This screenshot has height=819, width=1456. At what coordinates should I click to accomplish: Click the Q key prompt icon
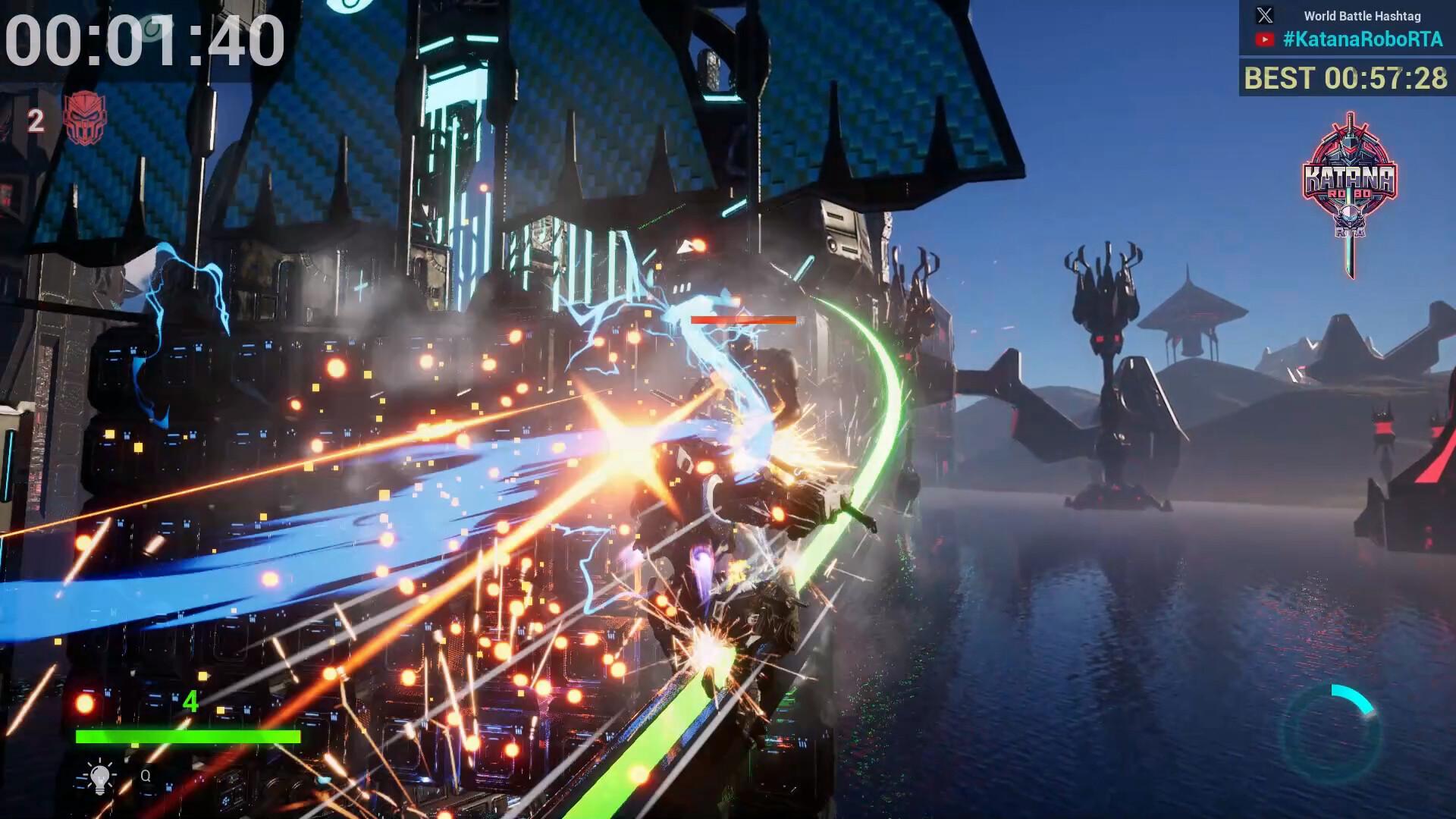[146, 777]
